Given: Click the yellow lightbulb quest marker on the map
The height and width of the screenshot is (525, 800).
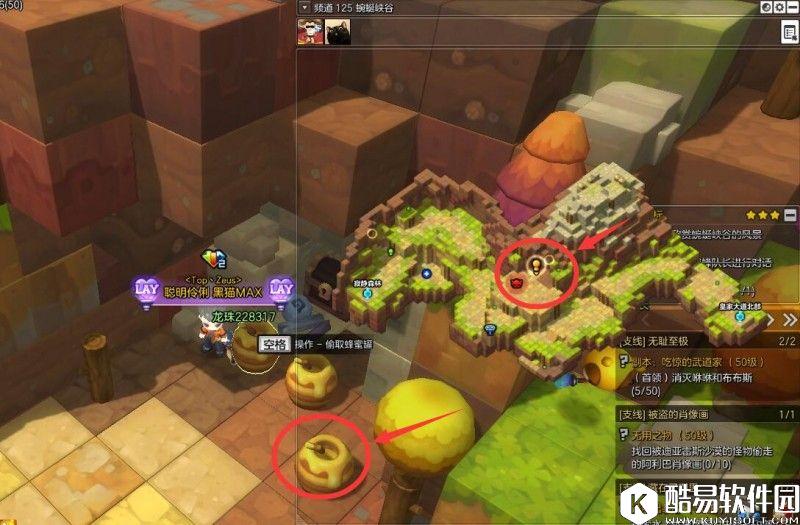Looking at the screenshot, I should pyautogui.click(x=535, y=266).
